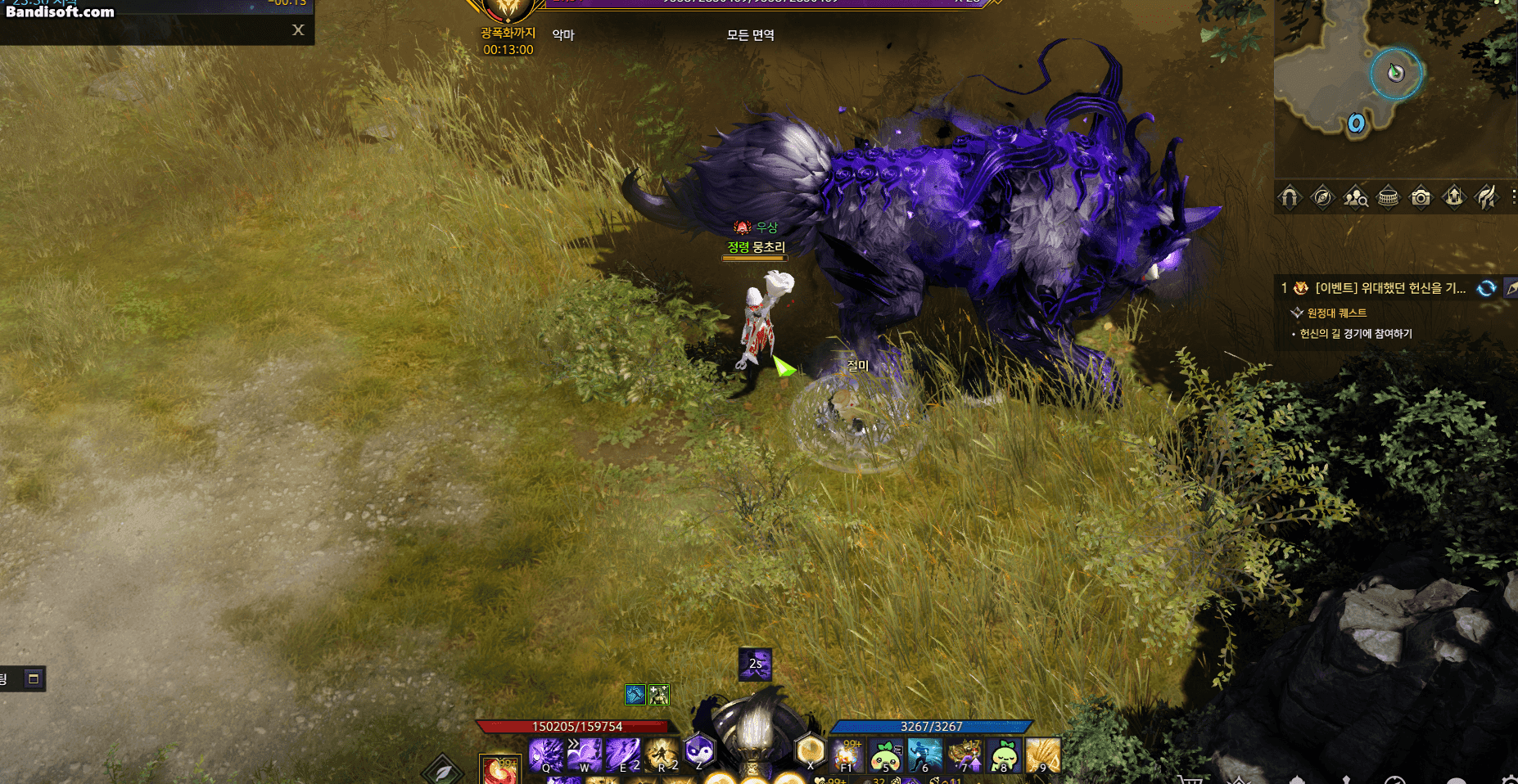Screen dimensions: 1518x784
Task: Use the E slash skill
Action: click(623, 755)
